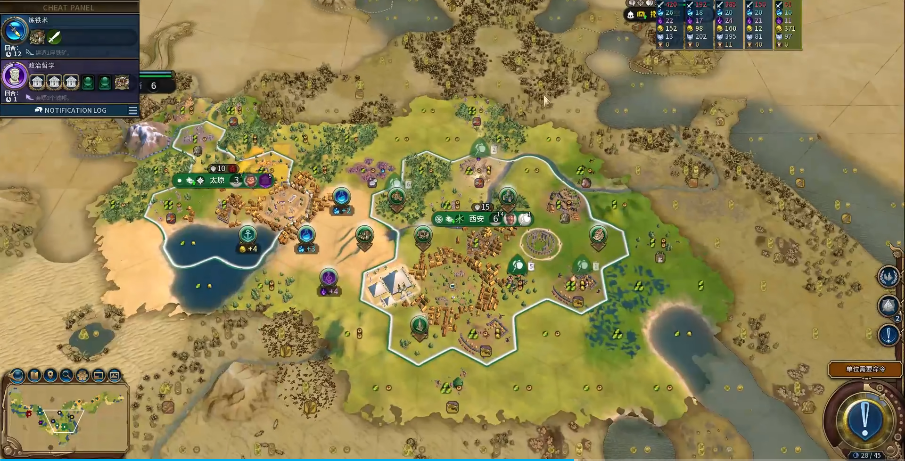Open minimap lenses with the book icon
Viewport: 905px width, 461px height.
(34, 375)
